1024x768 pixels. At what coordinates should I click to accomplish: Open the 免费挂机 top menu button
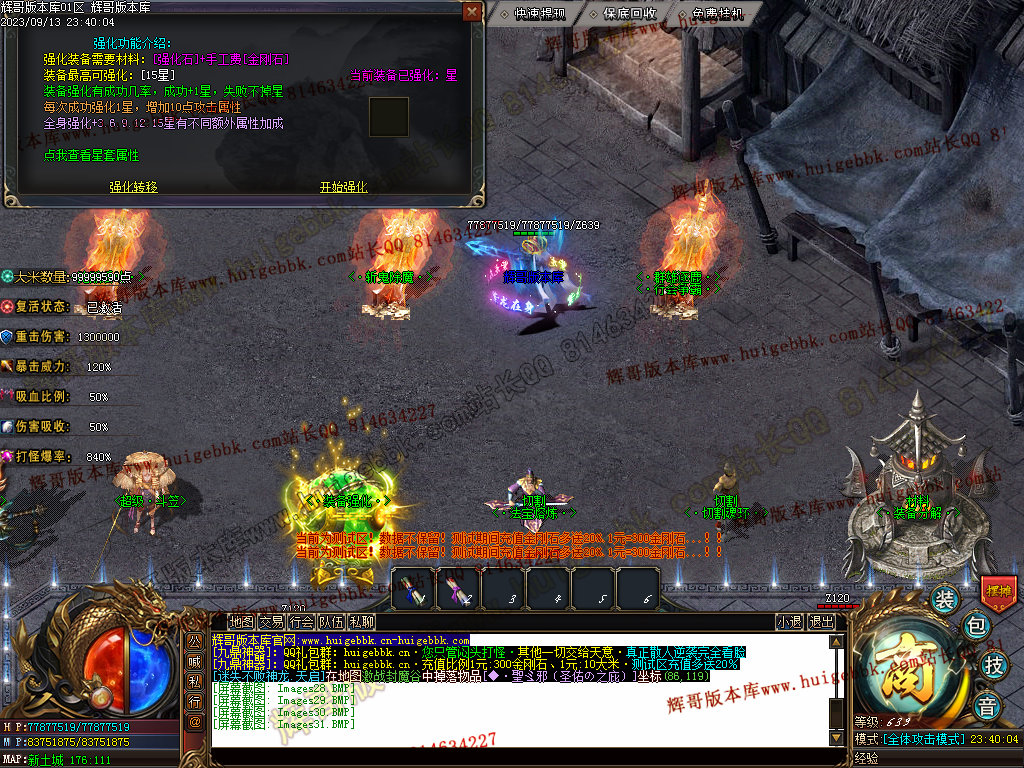(x=717, y=14)
